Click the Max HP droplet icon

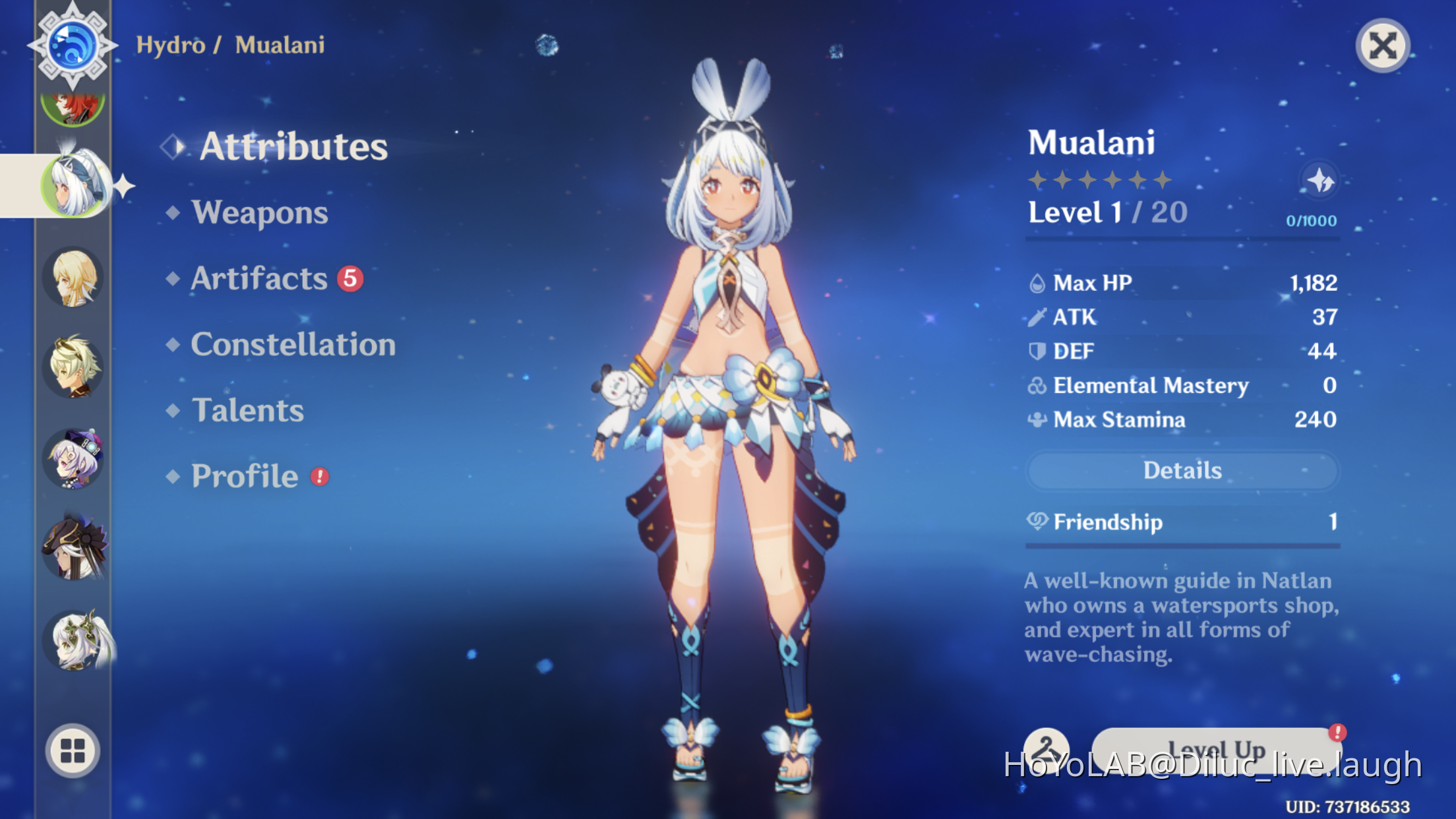pyautogui.click(x=1039, y=282)
